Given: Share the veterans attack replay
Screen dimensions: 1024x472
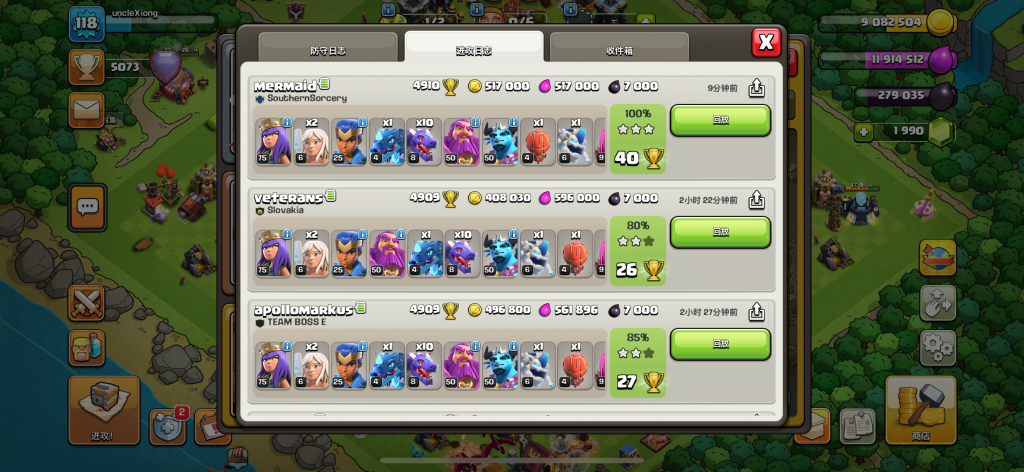Looking at the screenshot, I should 756,200.
